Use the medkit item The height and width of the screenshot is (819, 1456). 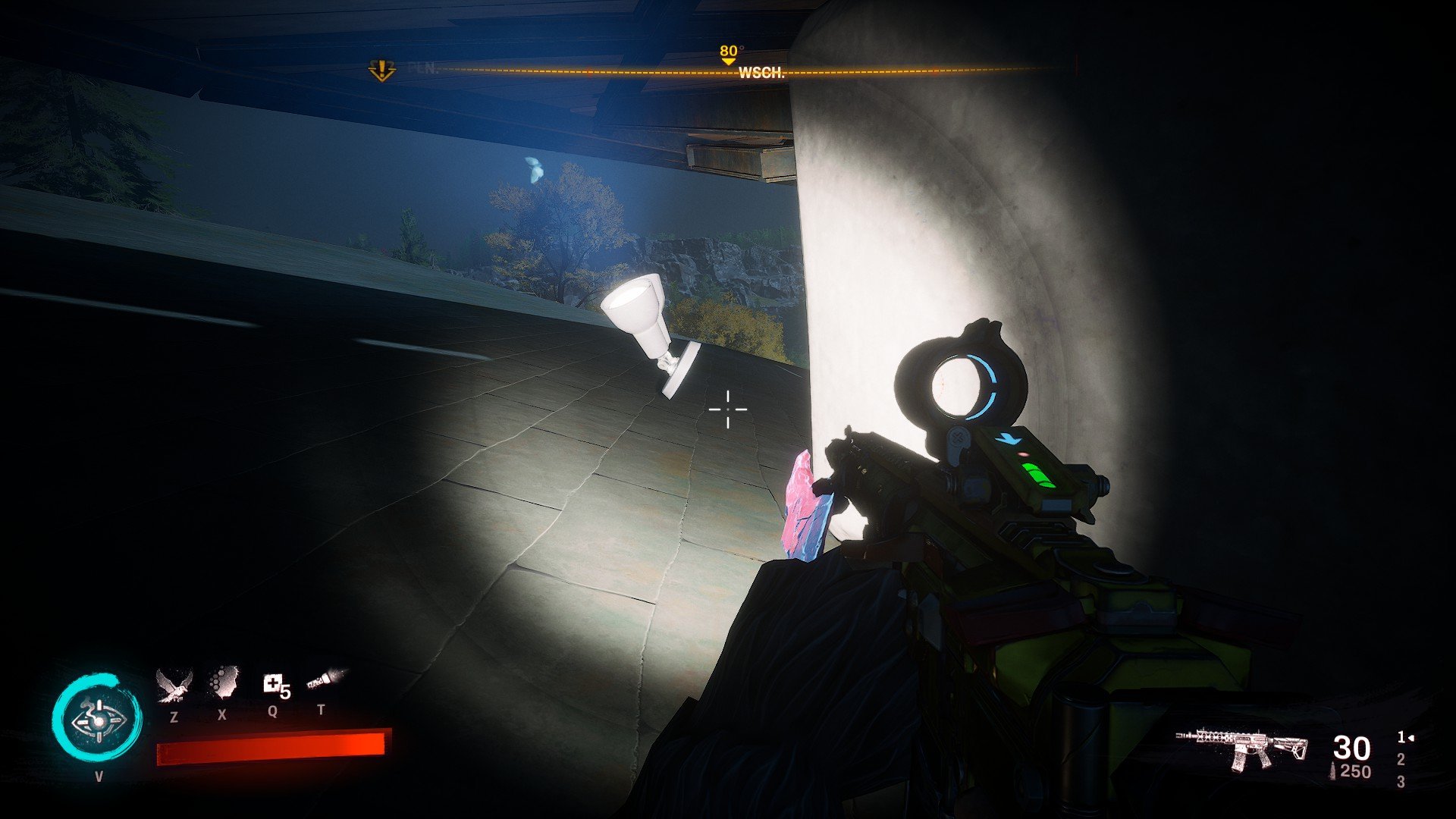pyautogui.click(x=273, y=684)
